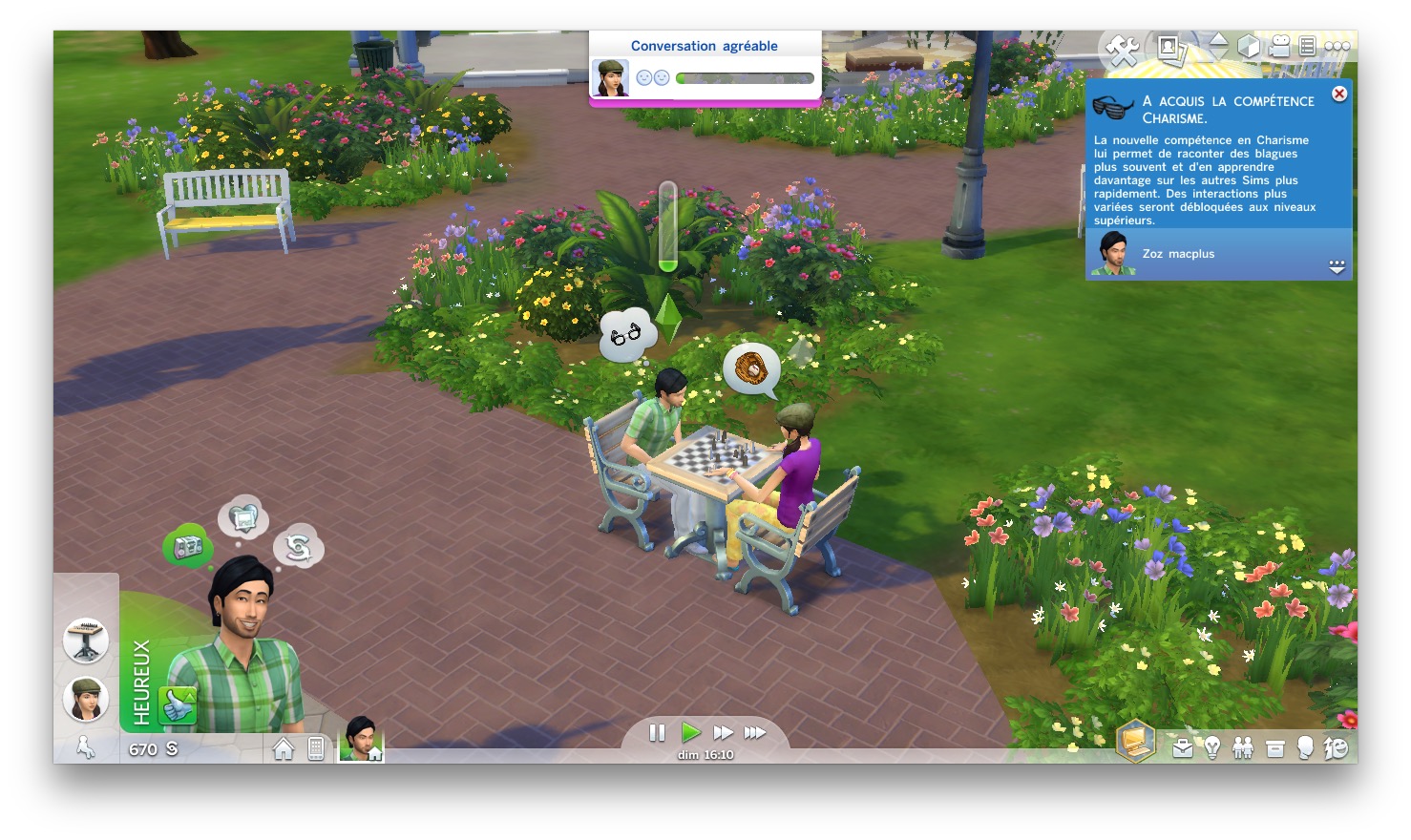Set game speed to ultra speed
The image size is (1411, 840).
(755, 732)
